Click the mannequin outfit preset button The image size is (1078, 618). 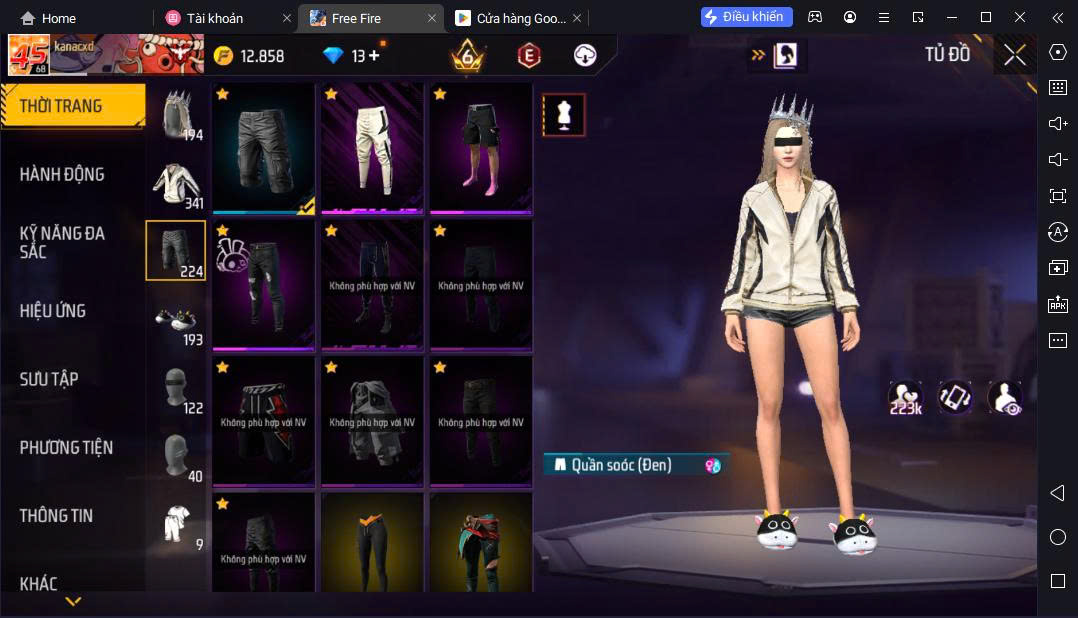click(564, 115)
